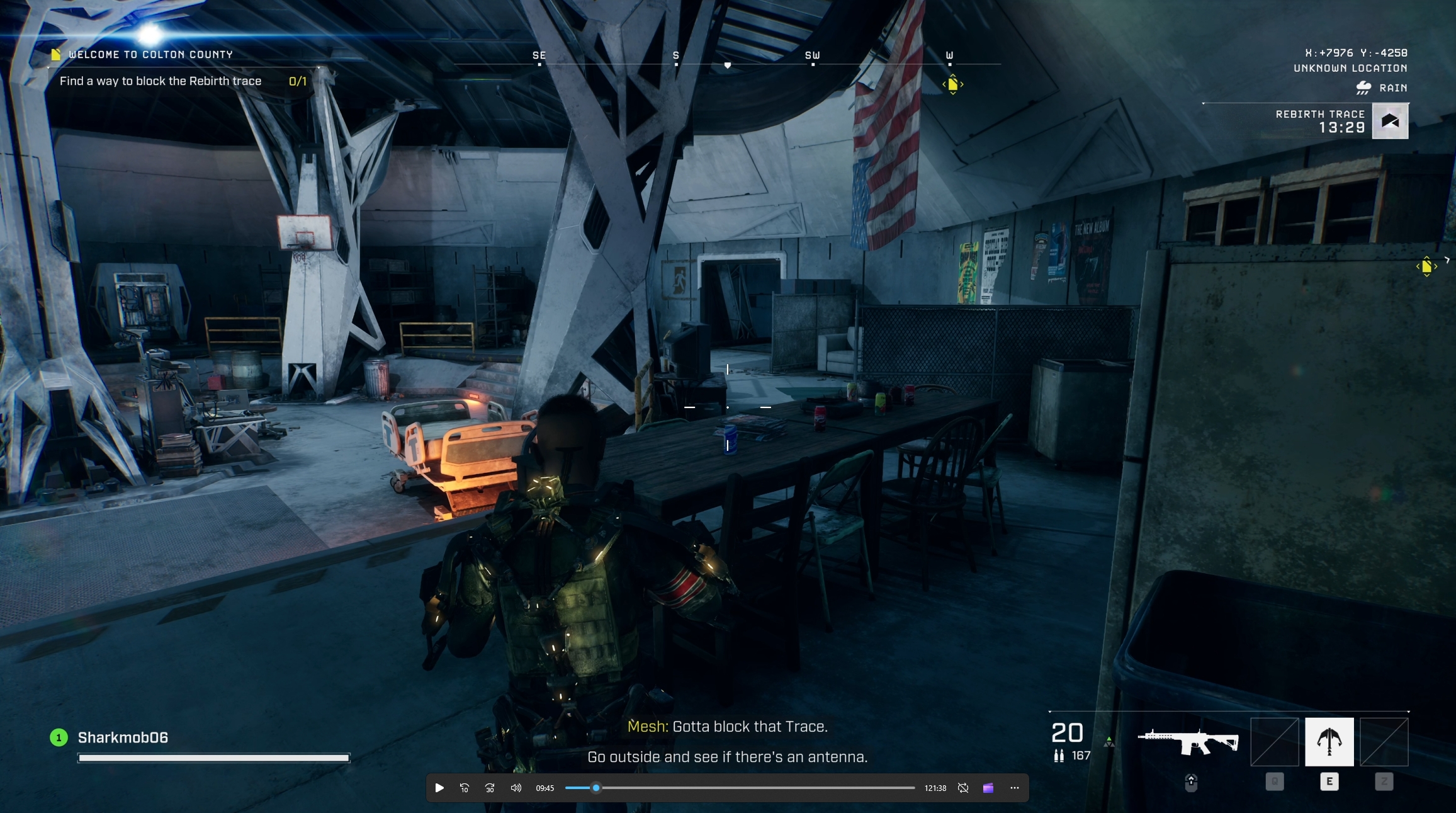Image resolution: width=1456 pixels, height=813 pixels.
Task: Activate the grappling hook ability slot
Action: 1329,741
